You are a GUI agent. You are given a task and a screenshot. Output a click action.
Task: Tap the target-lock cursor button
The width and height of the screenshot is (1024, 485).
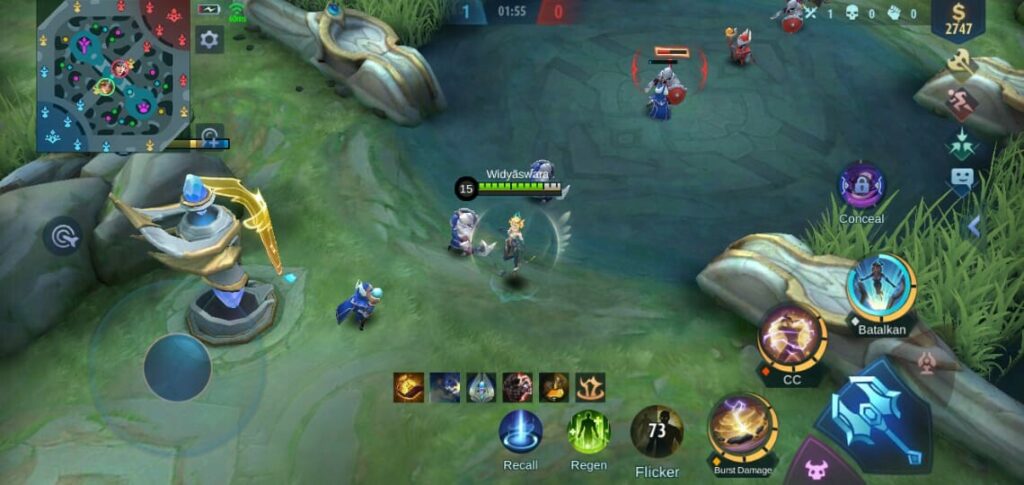[62, 237]
